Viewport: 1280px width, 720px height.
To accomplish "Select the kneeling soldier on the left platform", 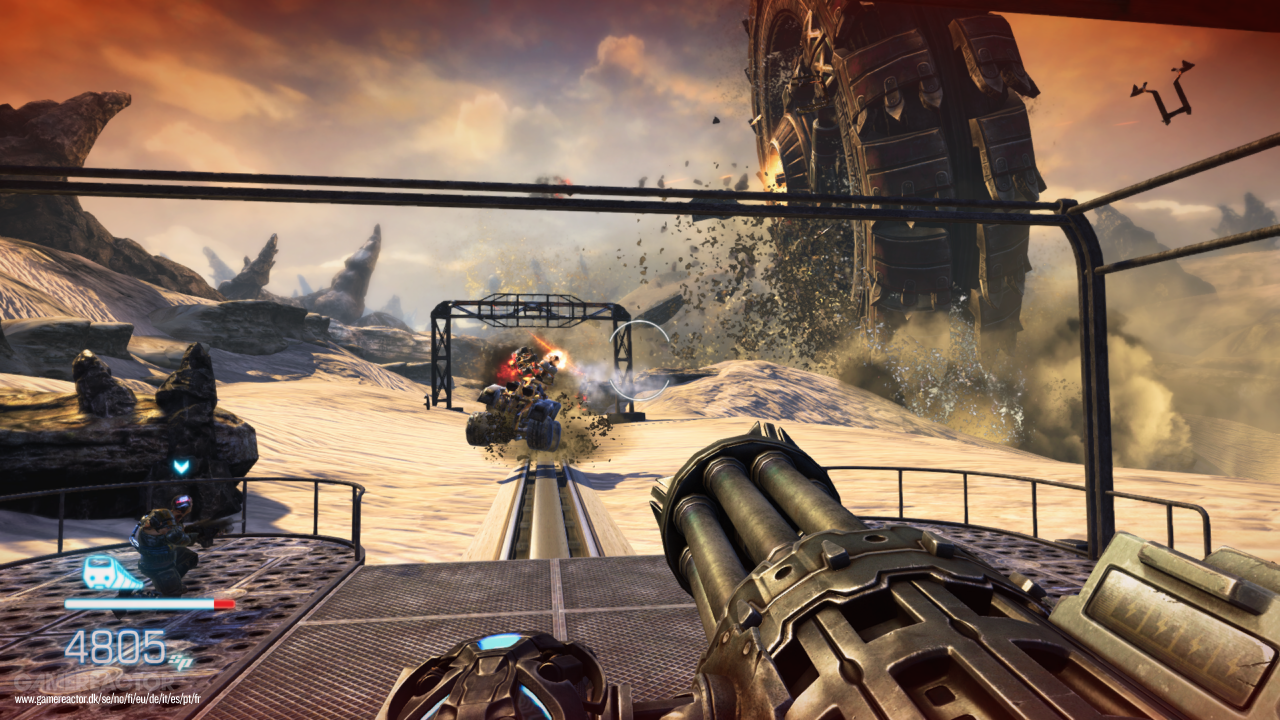I will pyautogui.click(x=160, y=540).
